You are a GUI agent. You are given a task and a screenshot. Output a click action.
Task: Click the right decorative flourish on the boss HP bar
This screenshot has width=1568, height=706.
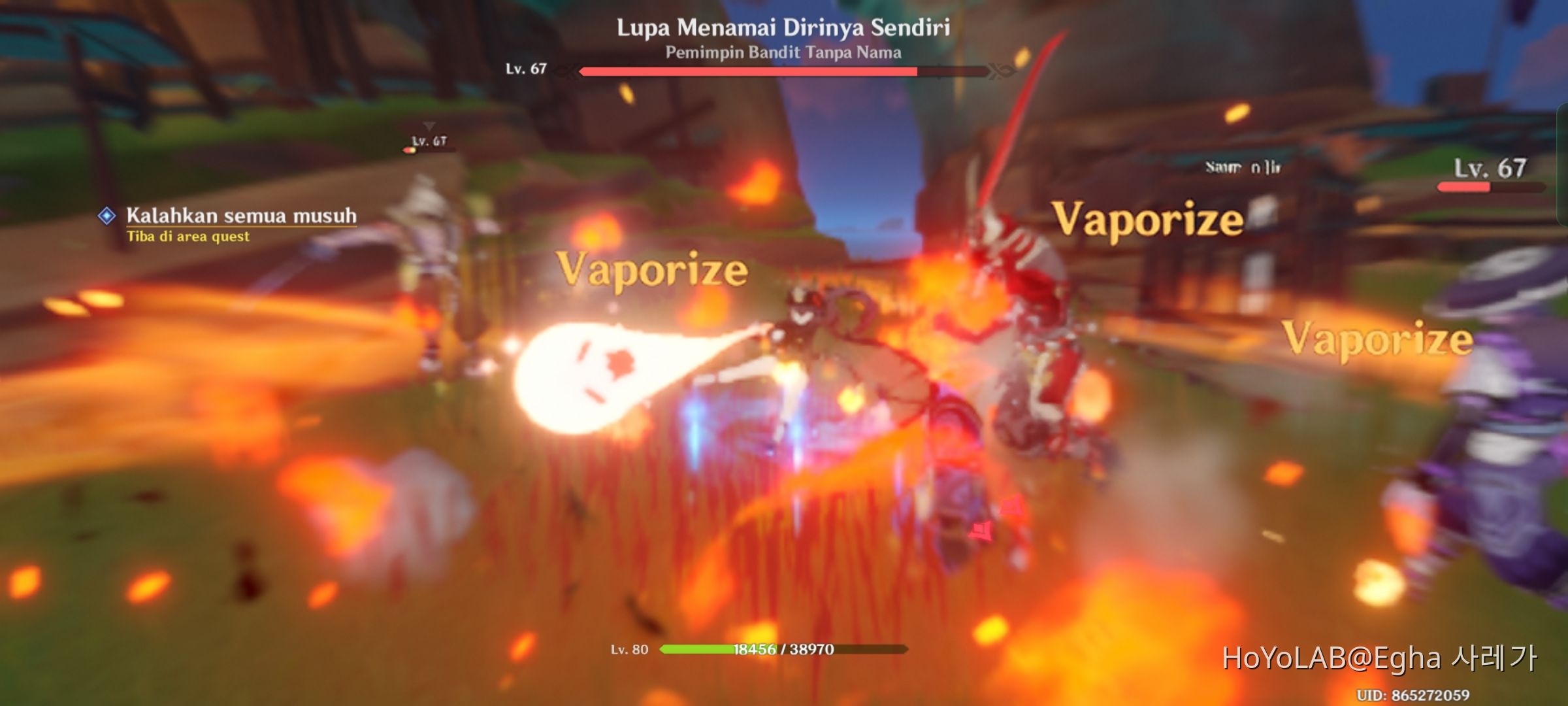[x=996, y=70]
